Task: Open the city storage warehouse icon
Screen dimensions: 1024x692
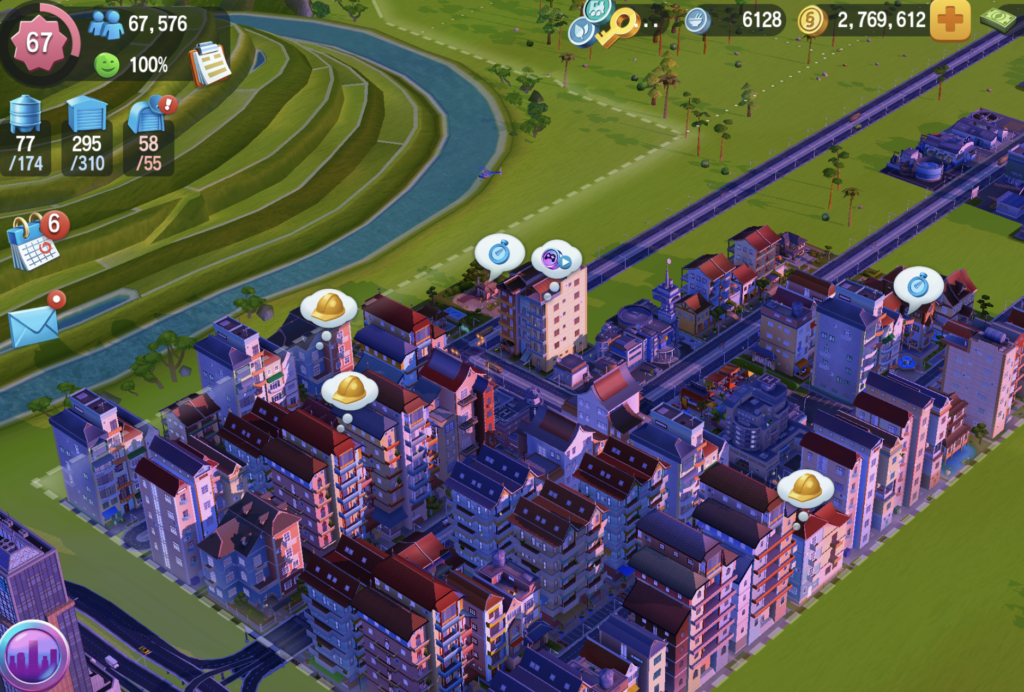Action: click(87, 116)
